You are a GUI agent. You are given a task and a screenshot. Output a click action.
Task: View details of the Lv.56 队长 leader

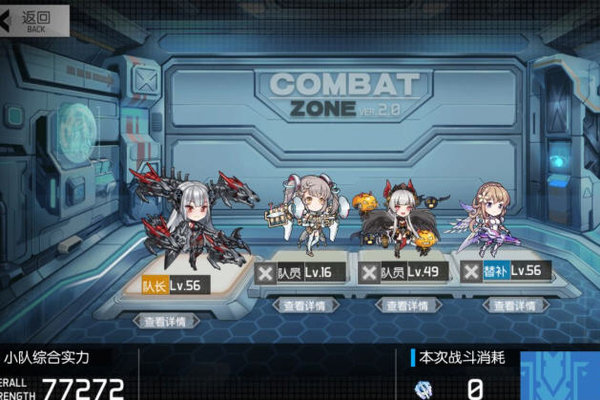(x=167, y=321)
